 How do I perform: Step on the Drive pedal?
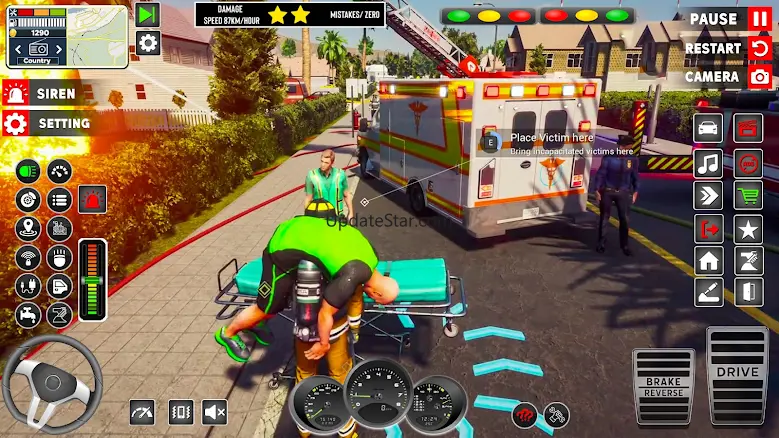point(737,374)
